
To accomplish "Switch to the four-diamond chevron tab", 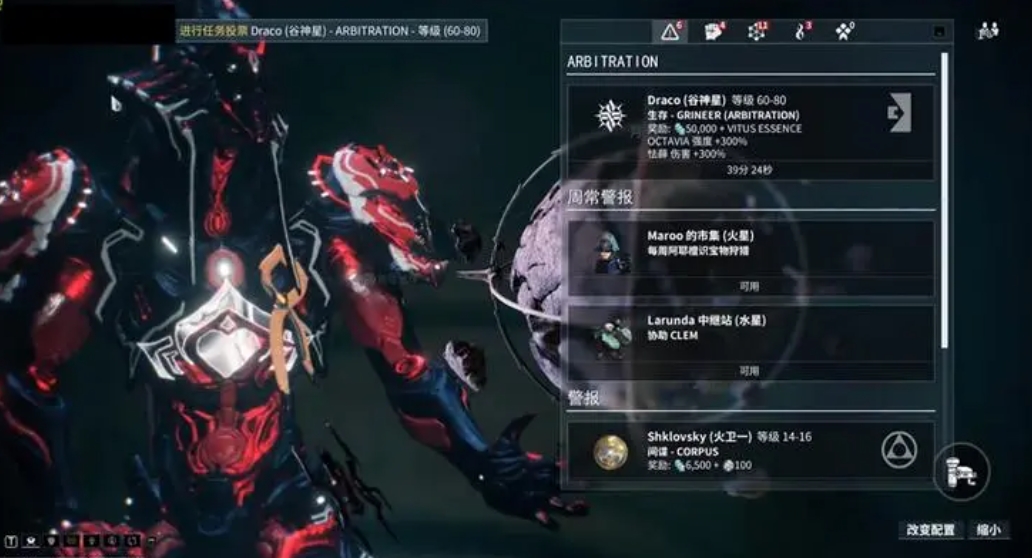I will 845,32.
